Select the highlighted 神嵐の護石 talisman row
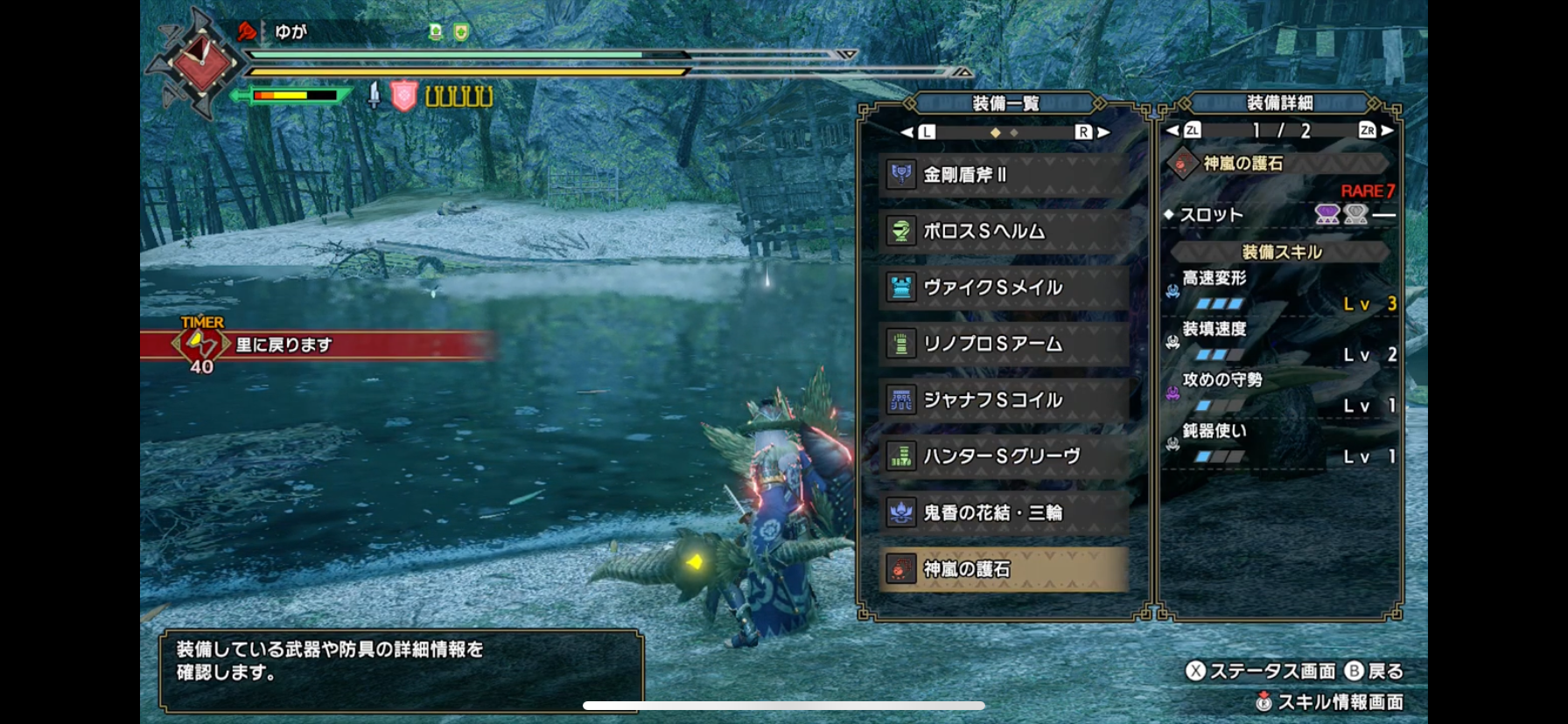The height and width of the screenshot is (724, 1568). coord(1003,569)
